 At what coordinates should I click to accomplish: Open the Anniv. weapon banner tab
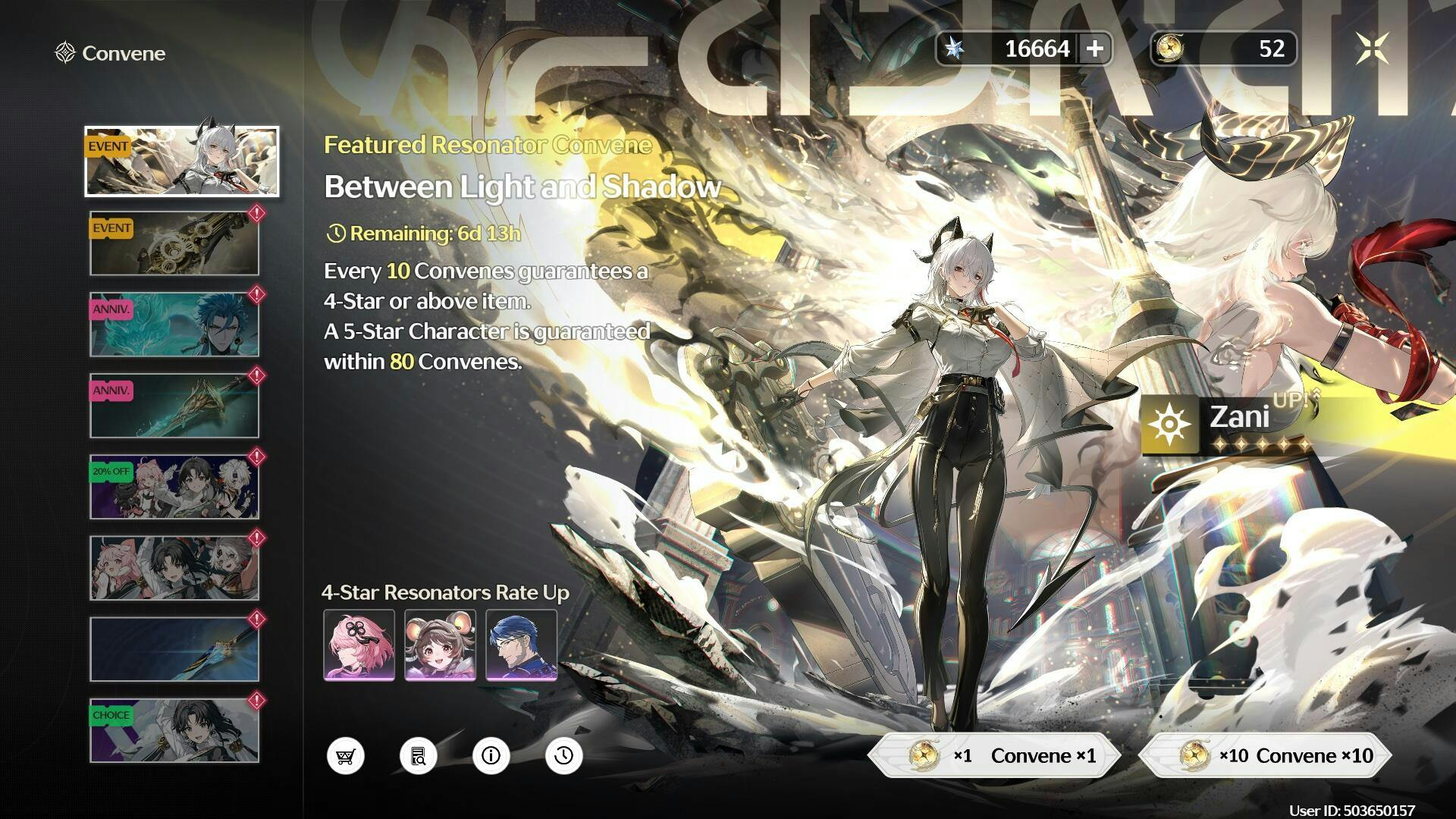pos(174,406)
